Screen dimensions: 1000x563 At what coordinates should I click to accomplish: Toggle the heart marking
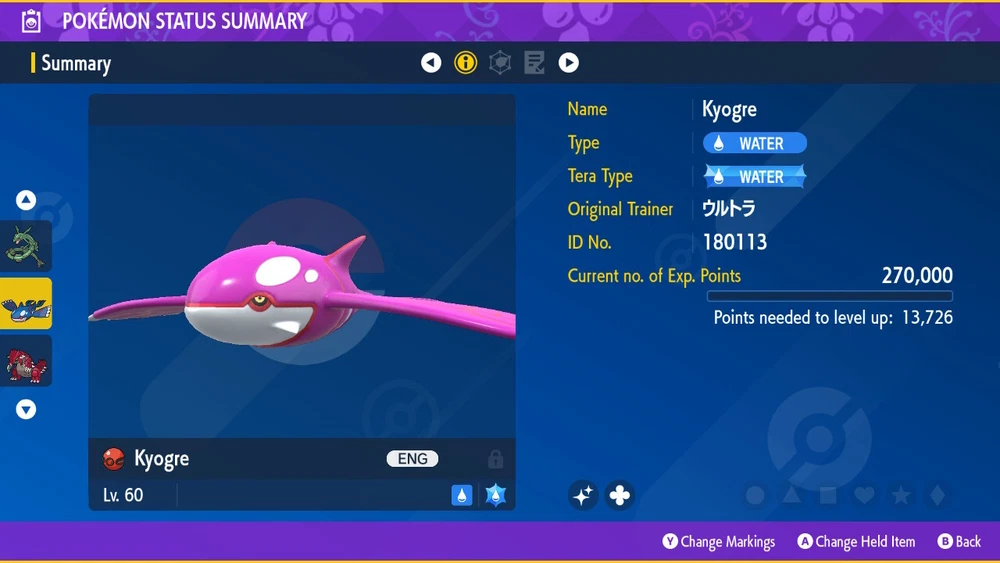click(864, 495)
